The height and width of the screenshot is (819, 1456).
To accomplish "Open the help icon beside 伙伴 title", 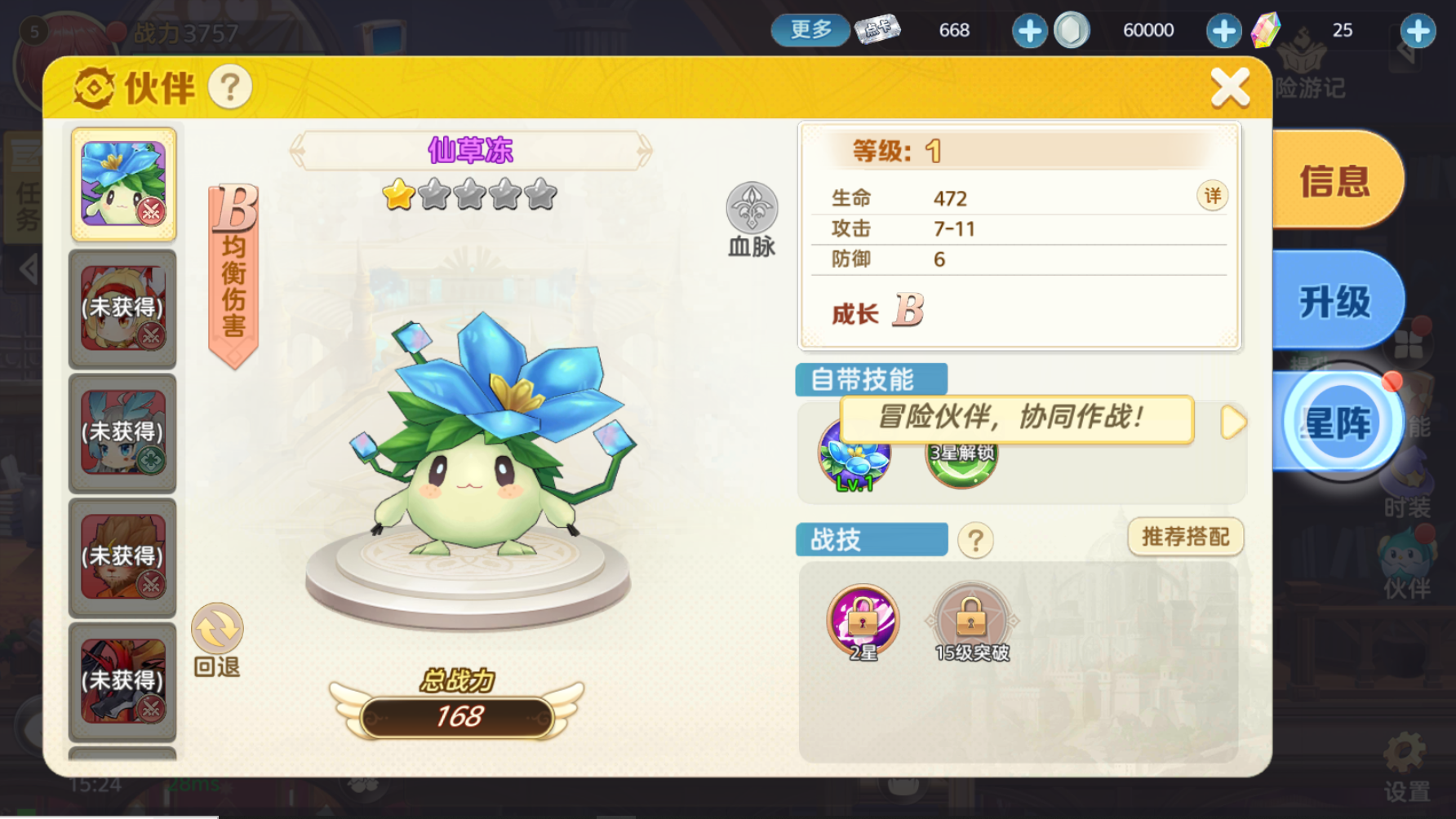I will pos(229,87).
